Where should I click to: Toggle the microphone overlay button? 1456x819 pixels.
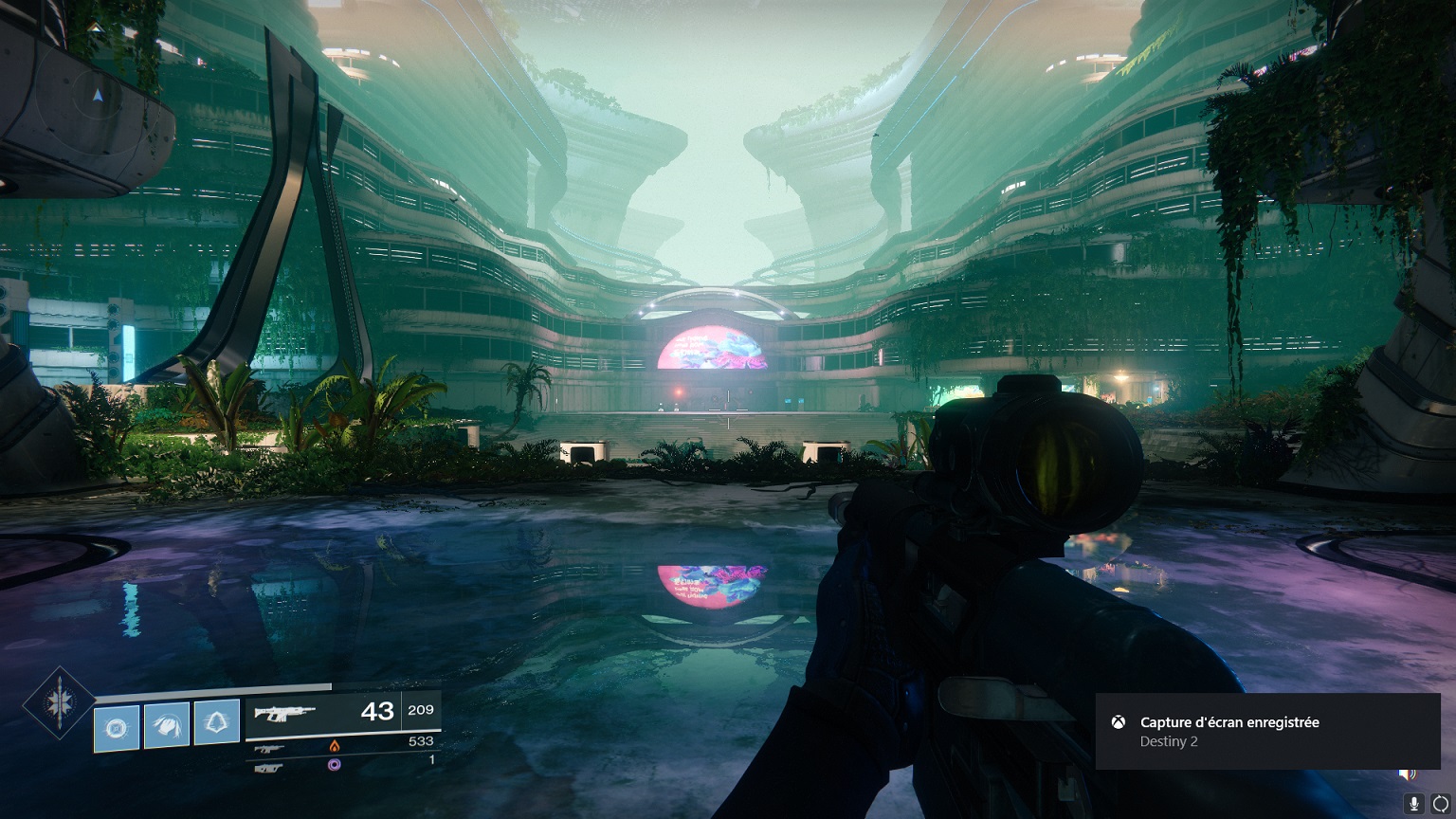[x=1413, y=804]
